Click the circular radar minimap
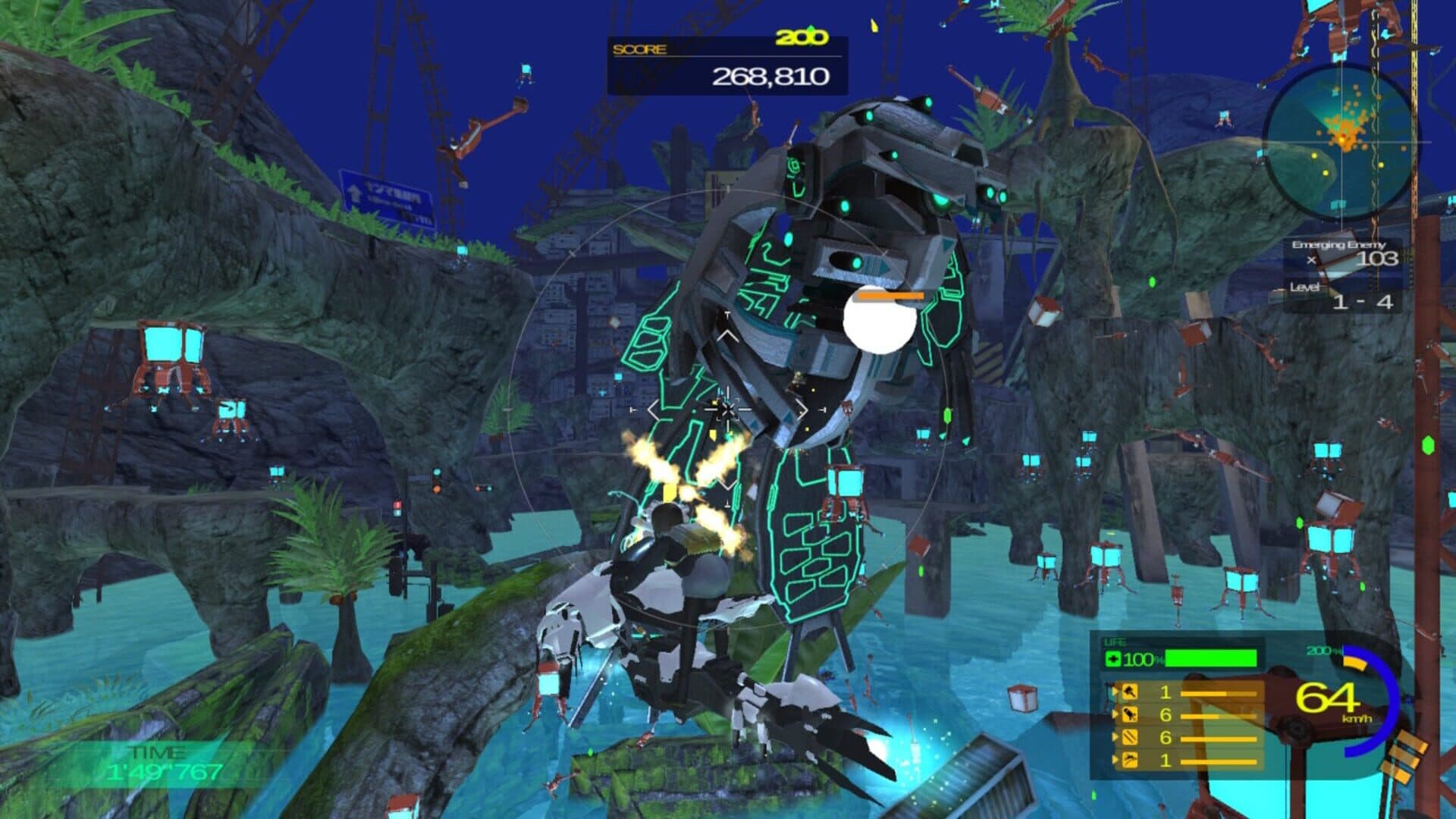The height and width of the screenshot is (819, 1456). 1339,141
